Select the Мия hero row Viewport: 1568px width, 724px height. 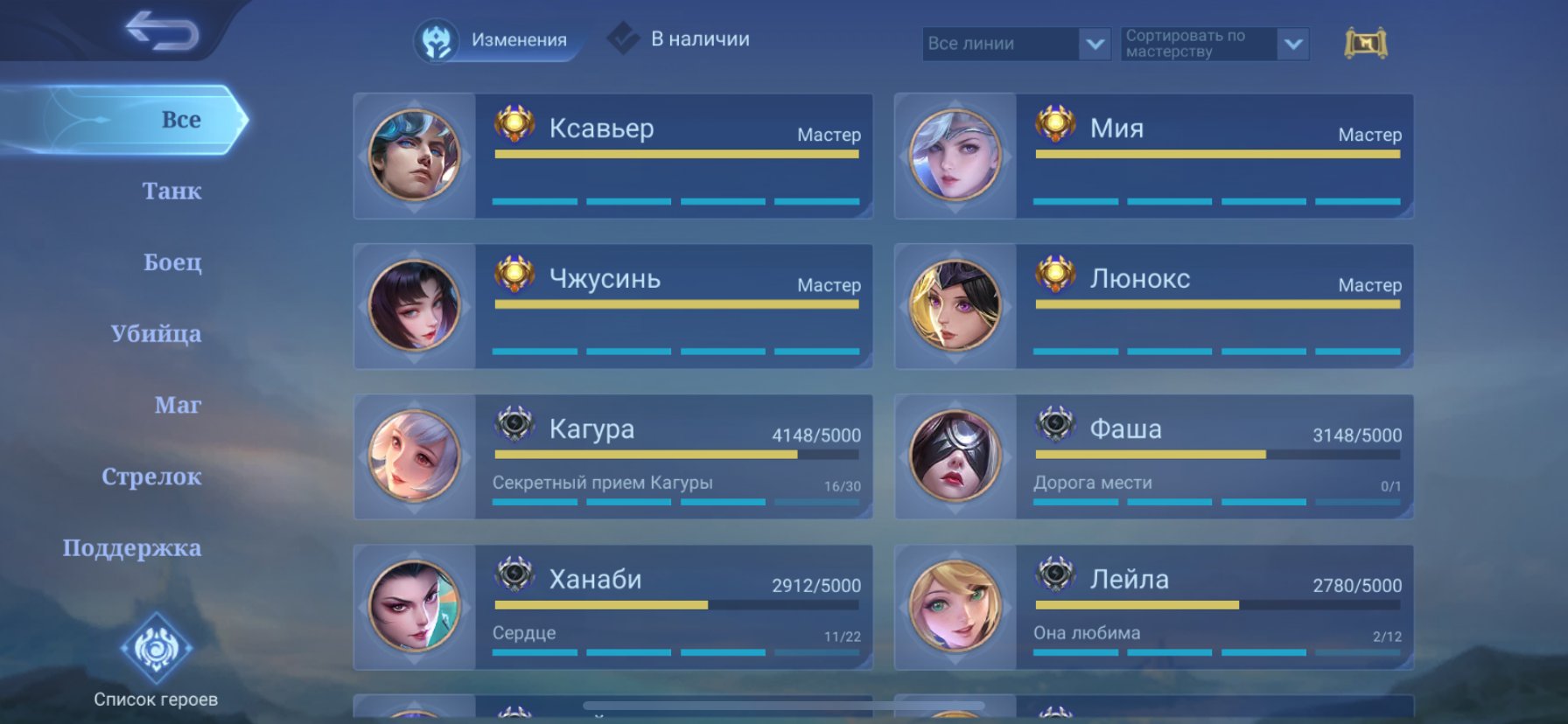click(1153, 156)
